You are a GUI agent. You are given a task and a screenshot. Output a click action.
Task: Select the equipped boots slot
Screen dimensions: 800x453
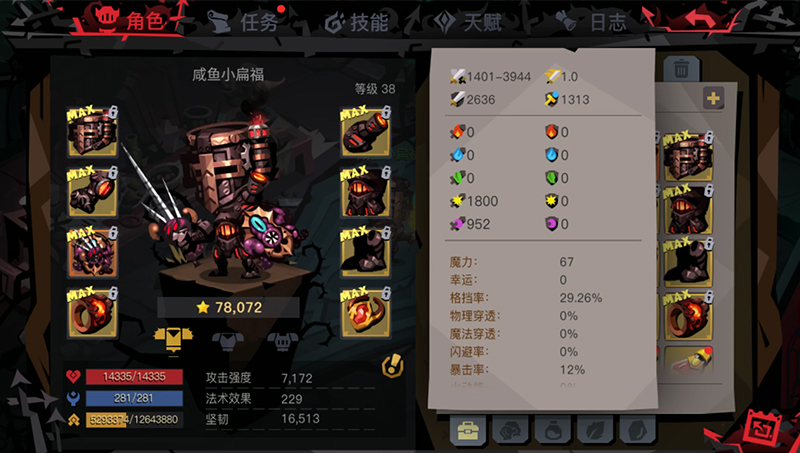coord(366,252)
